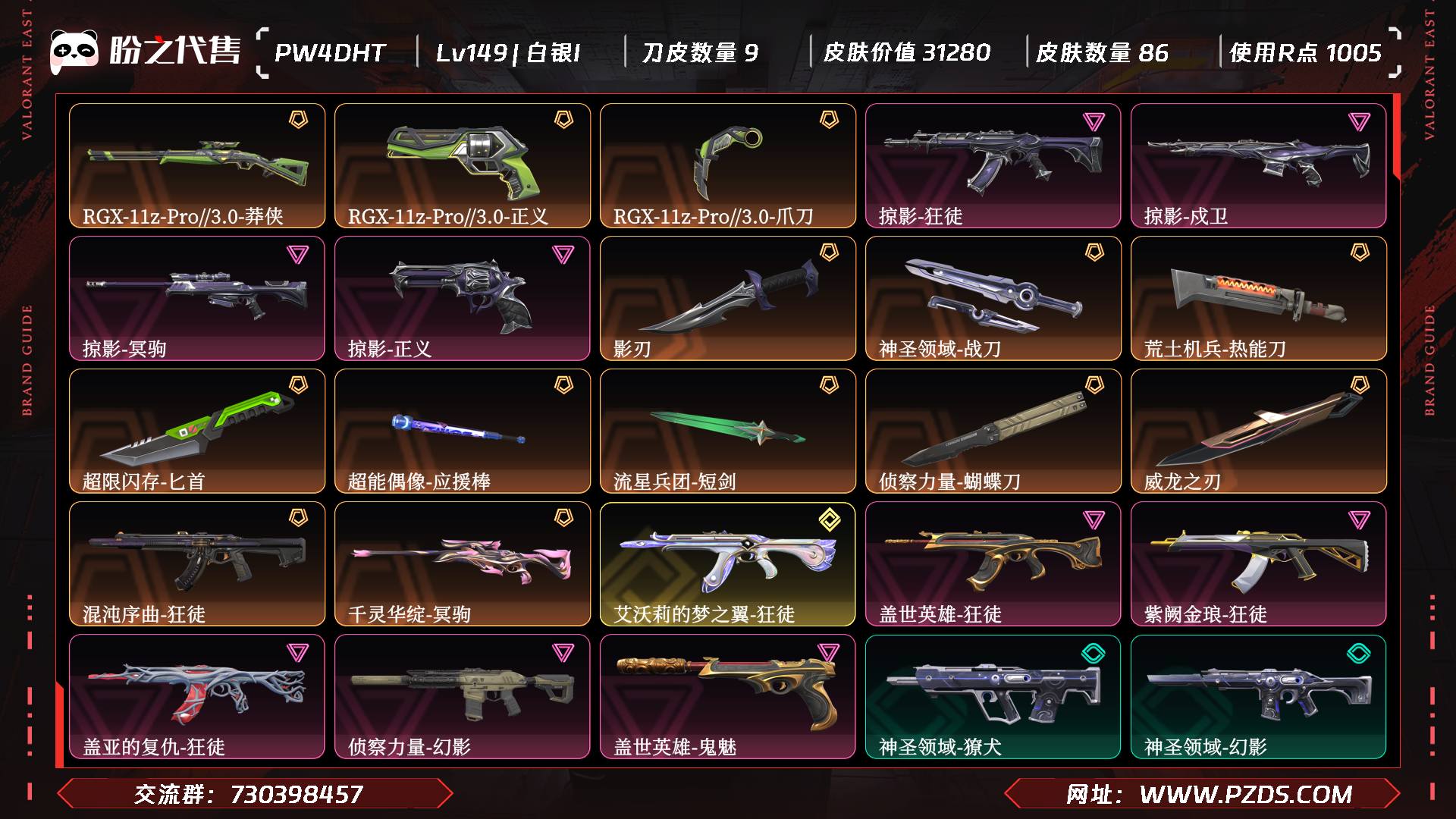Pick the 威龙之刃 blade skin
Screen dimensions: 1456x819
[x=1259, y=431]
